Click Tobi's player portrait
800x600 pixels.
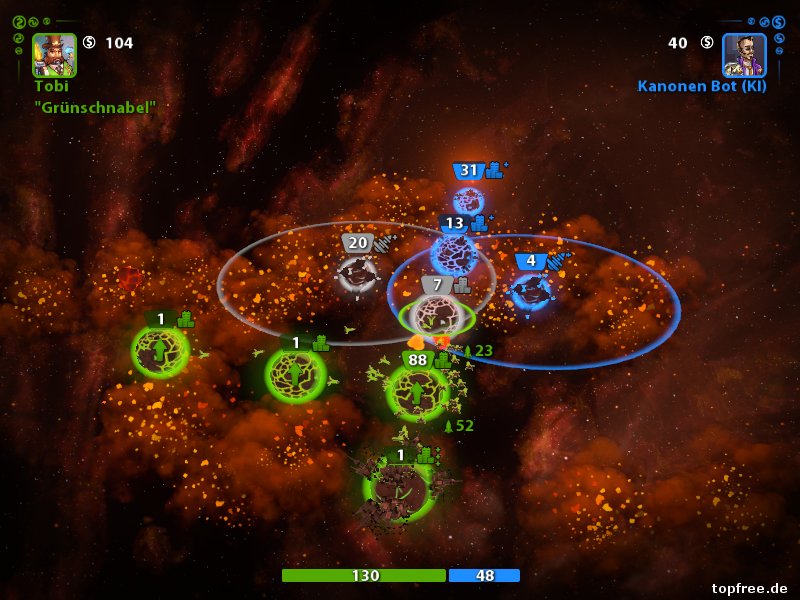click(54, 55)
